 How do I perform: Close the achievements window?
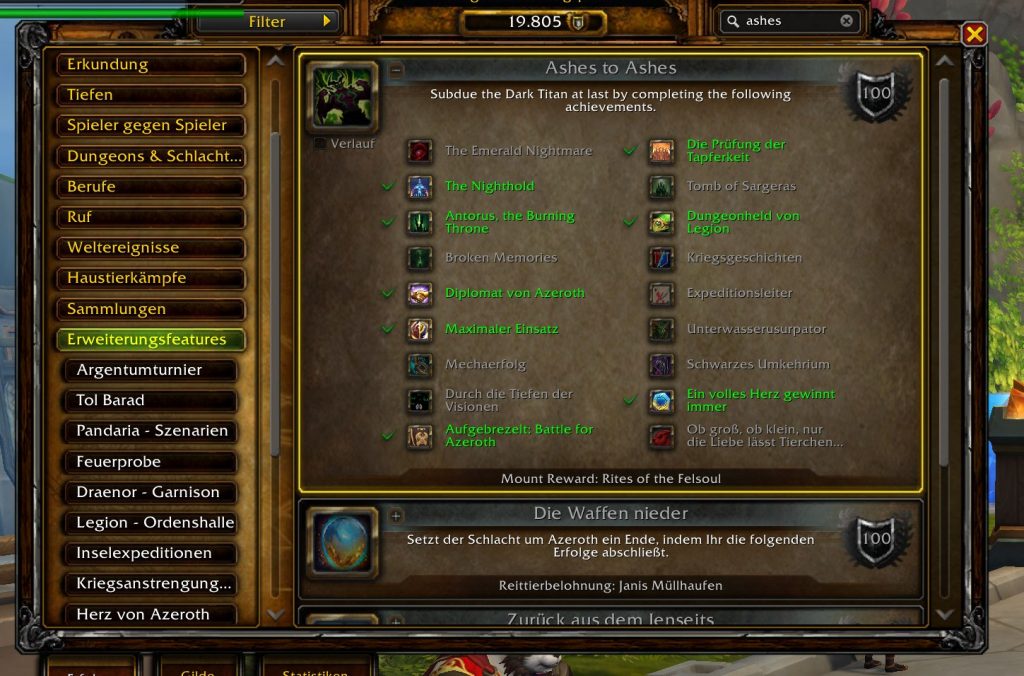974,35
